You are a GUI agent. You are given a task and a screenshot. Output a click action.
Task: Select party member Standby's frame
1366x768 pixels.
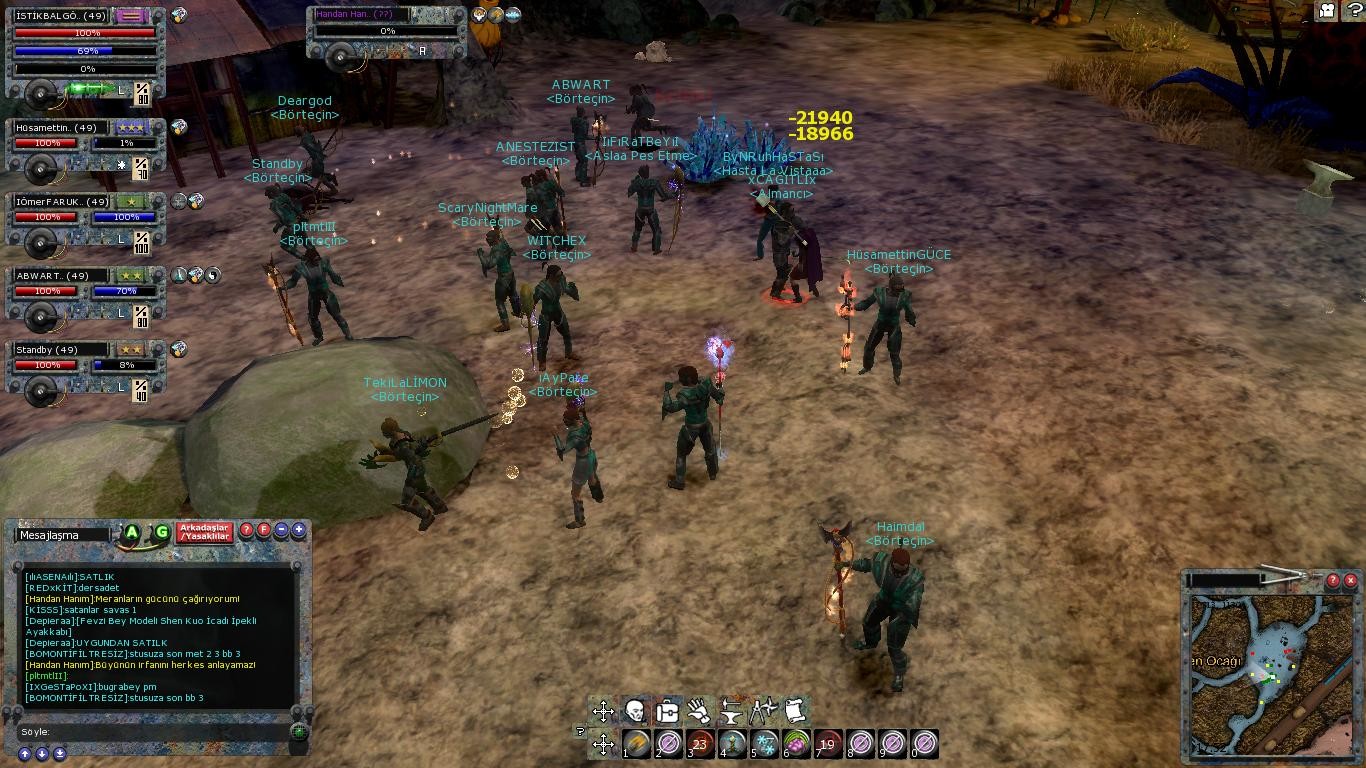pyautogui.click(x=60, y=350)
